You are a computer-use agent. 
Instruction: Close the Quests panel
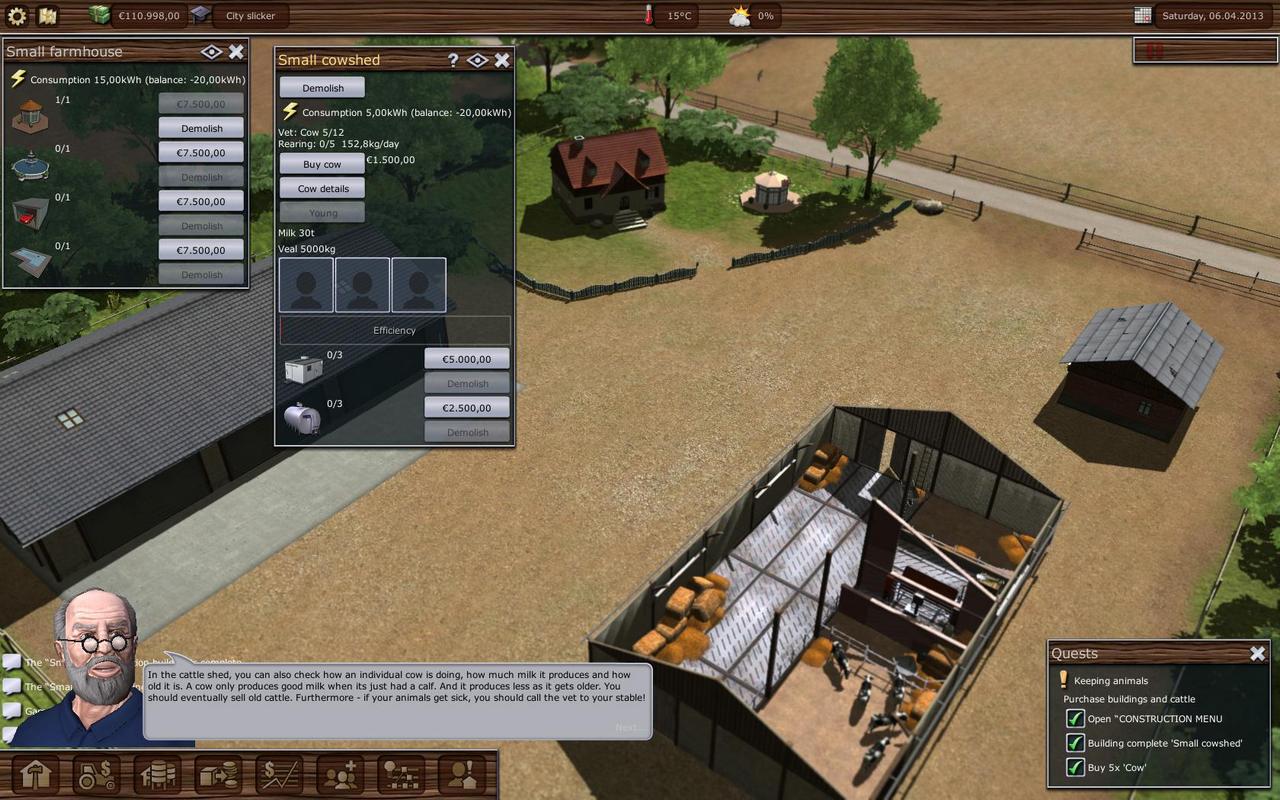click(x=1257, y=653)
